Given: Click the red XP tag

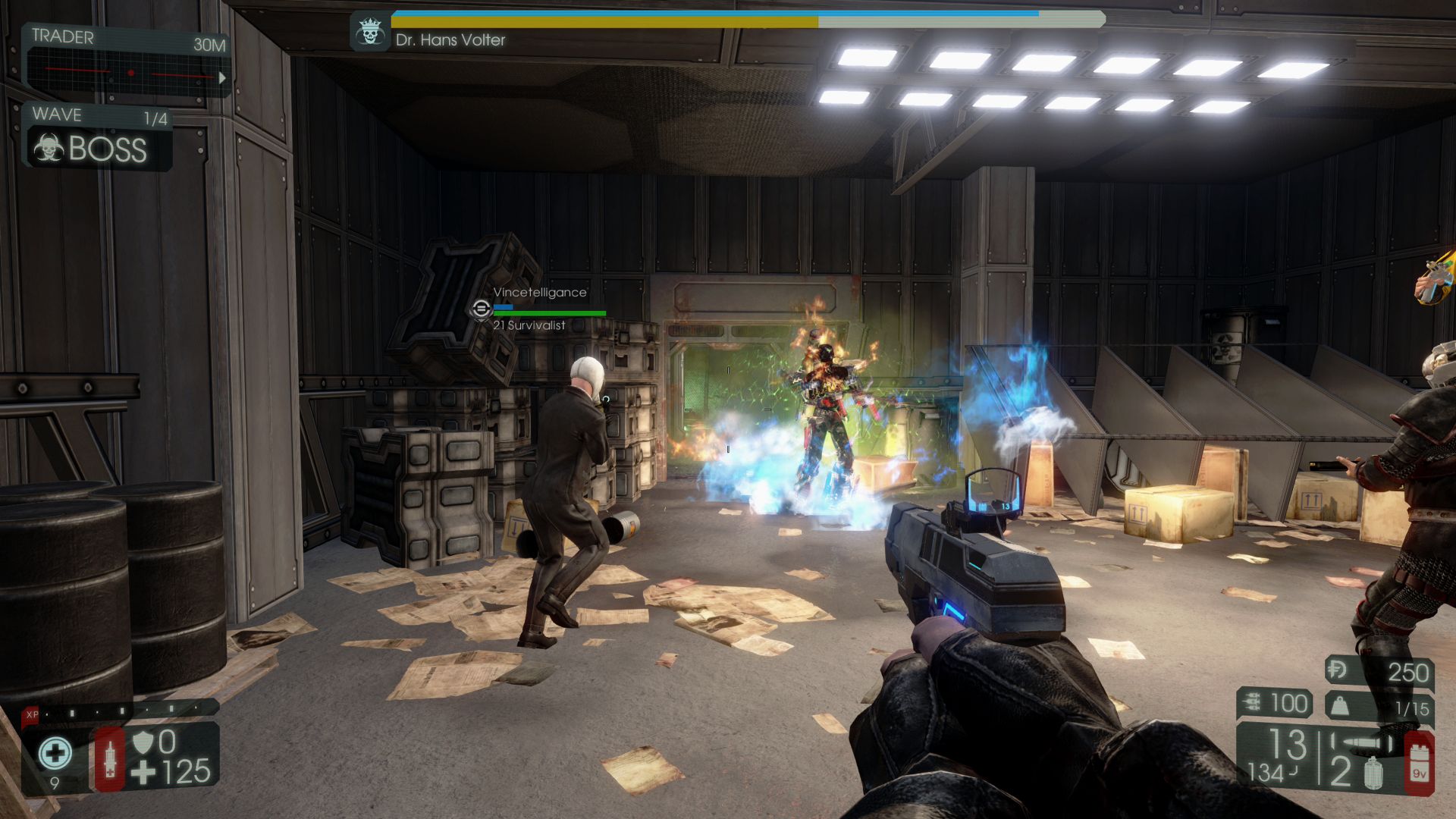Looking at the screenshot, I should 32,714.
